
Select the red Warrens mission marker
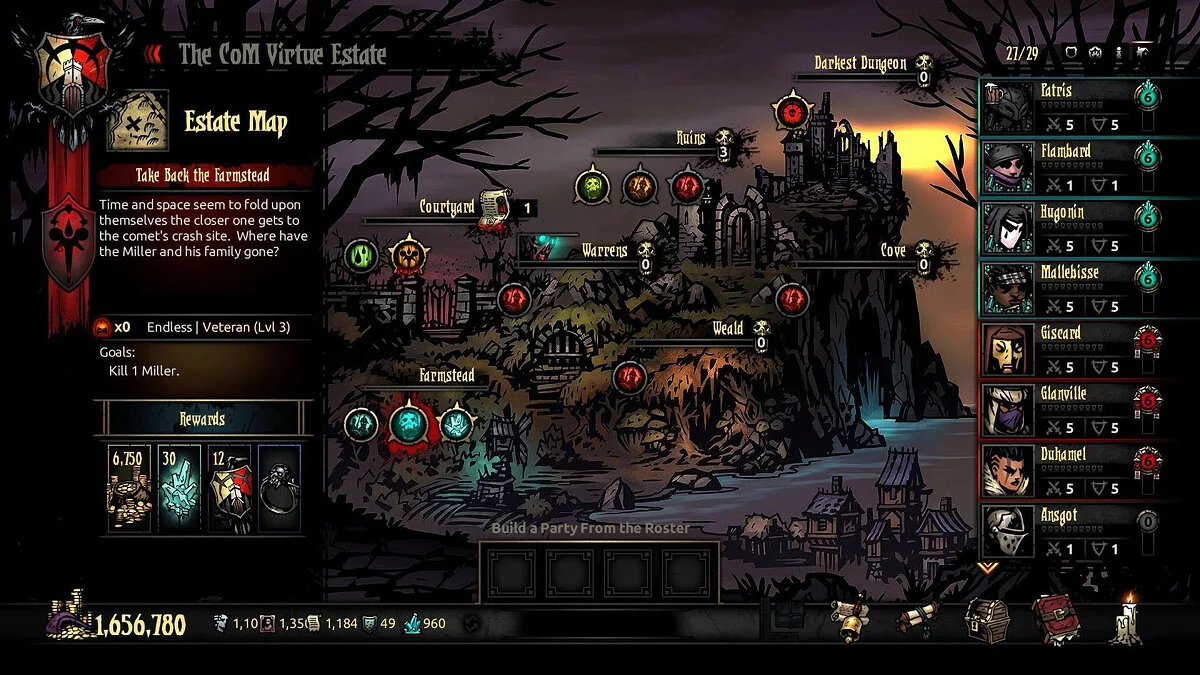coord(513,297)
